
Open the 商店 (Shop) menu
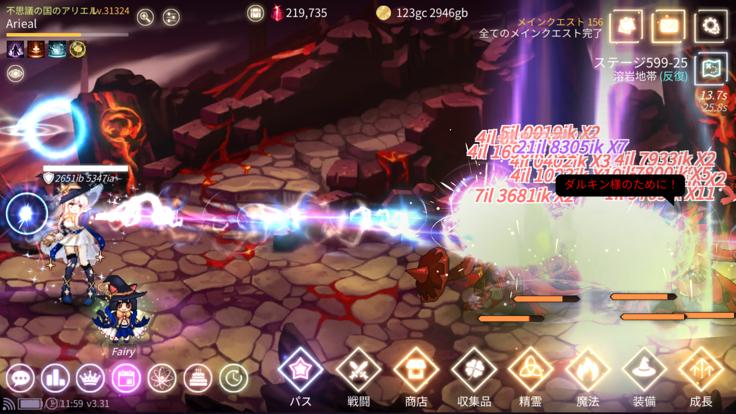click(x=416, y=371)
